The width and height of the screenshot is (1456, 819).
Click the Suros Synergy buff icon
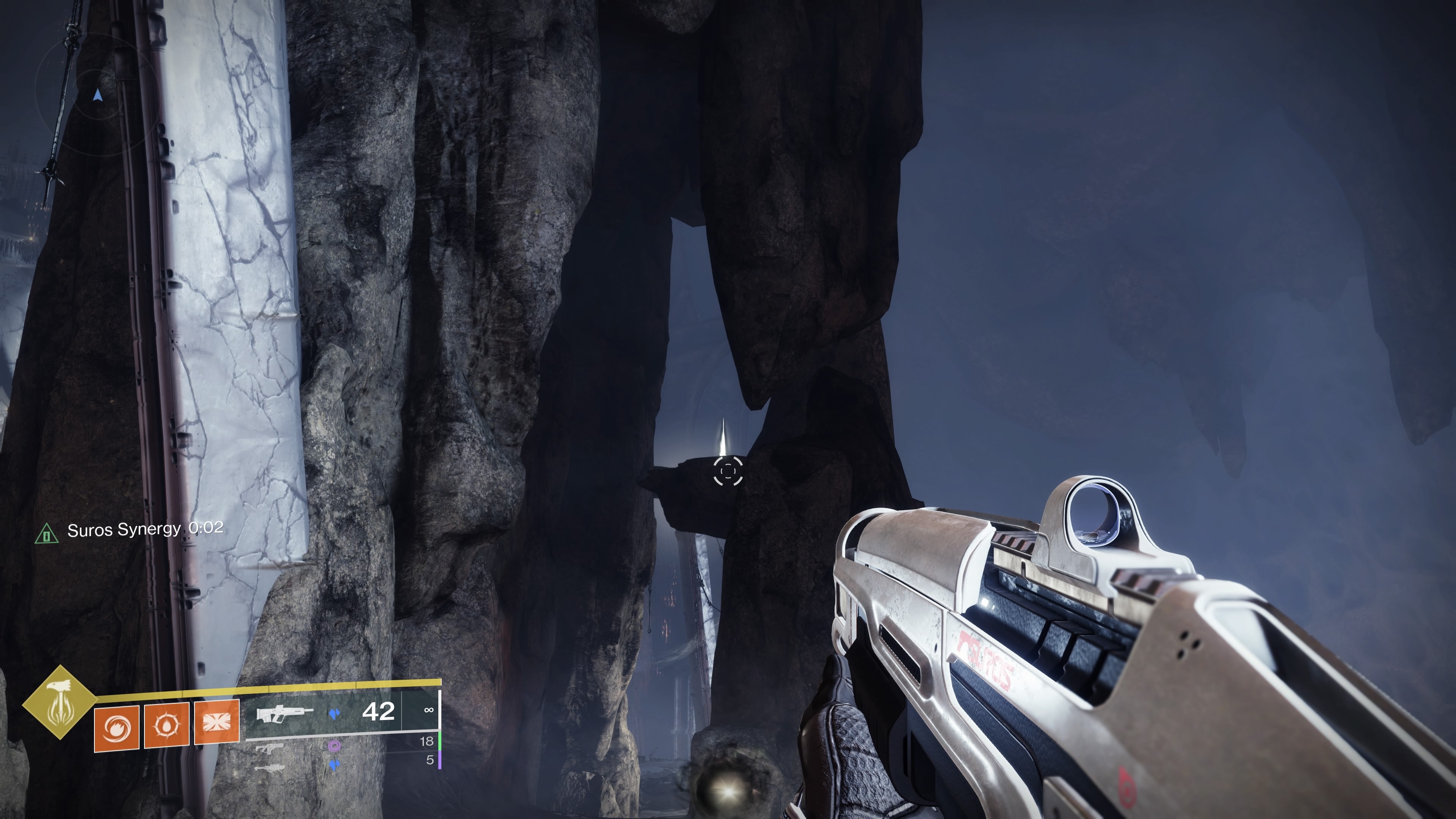[x=46, y=533]
